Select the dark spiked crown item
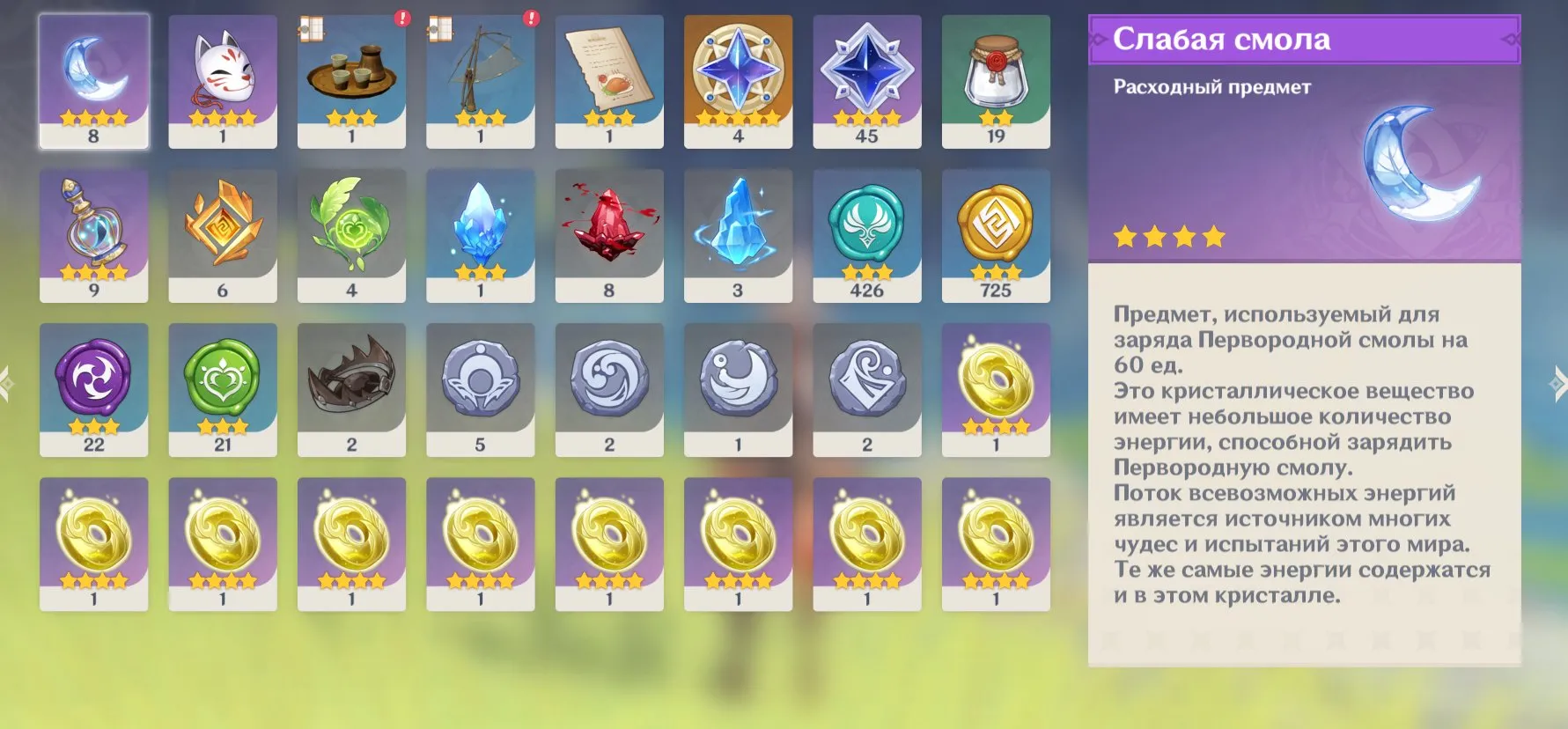Screen dimensions: 1568x729 [351, 389]
